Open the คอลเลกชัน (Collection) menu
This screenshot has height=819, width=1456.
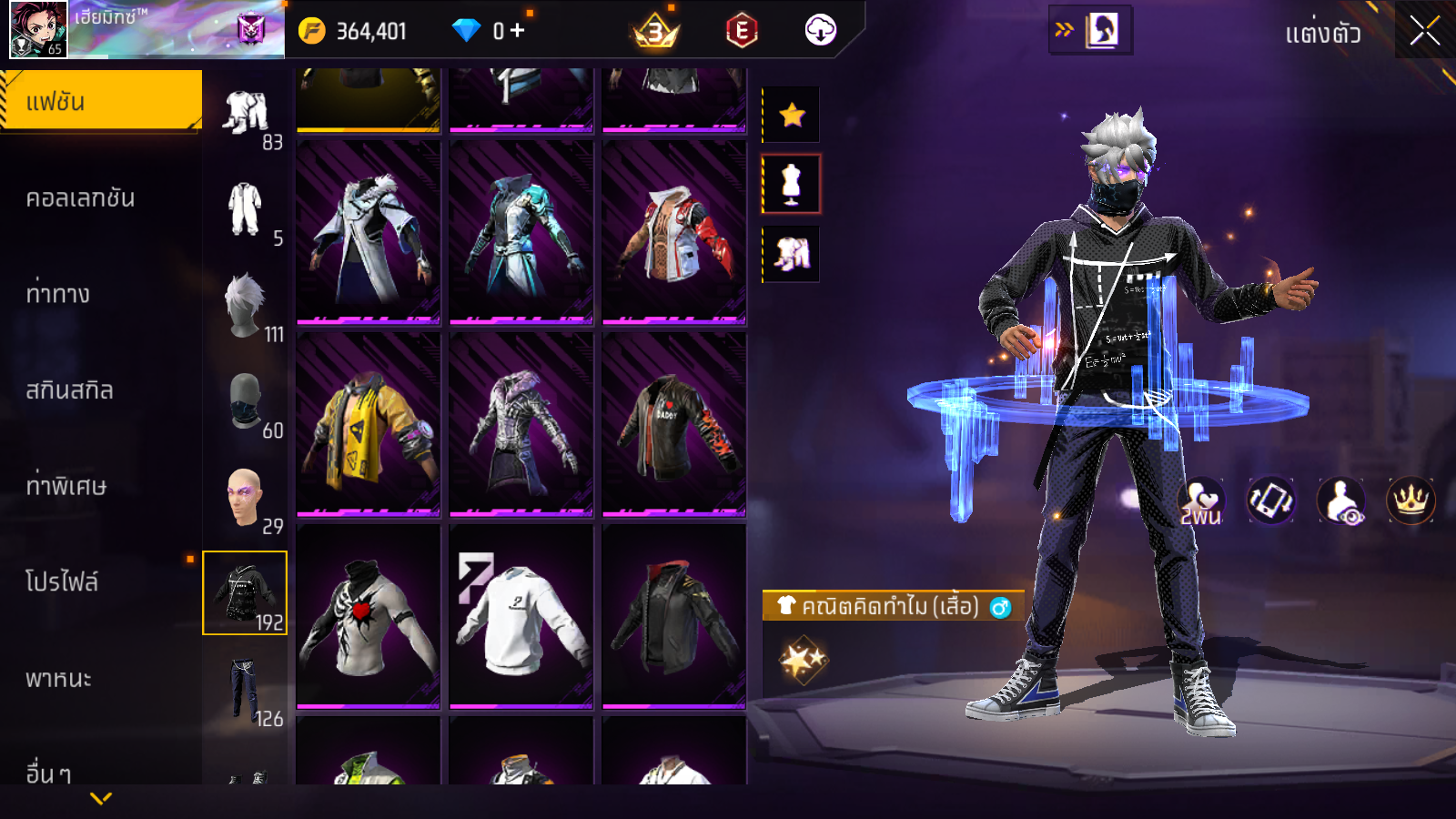[80, 198]
